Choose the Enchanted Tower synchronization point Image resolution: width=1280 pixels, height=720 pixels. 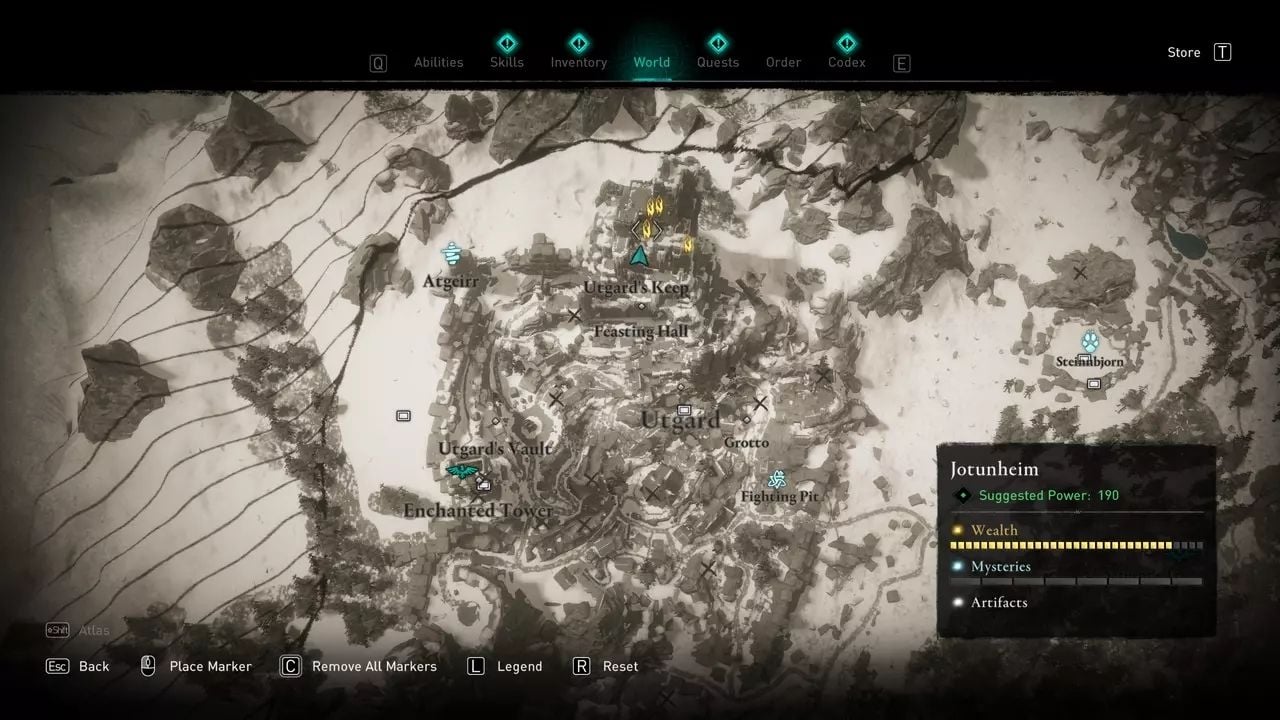[x=462, y=472]
